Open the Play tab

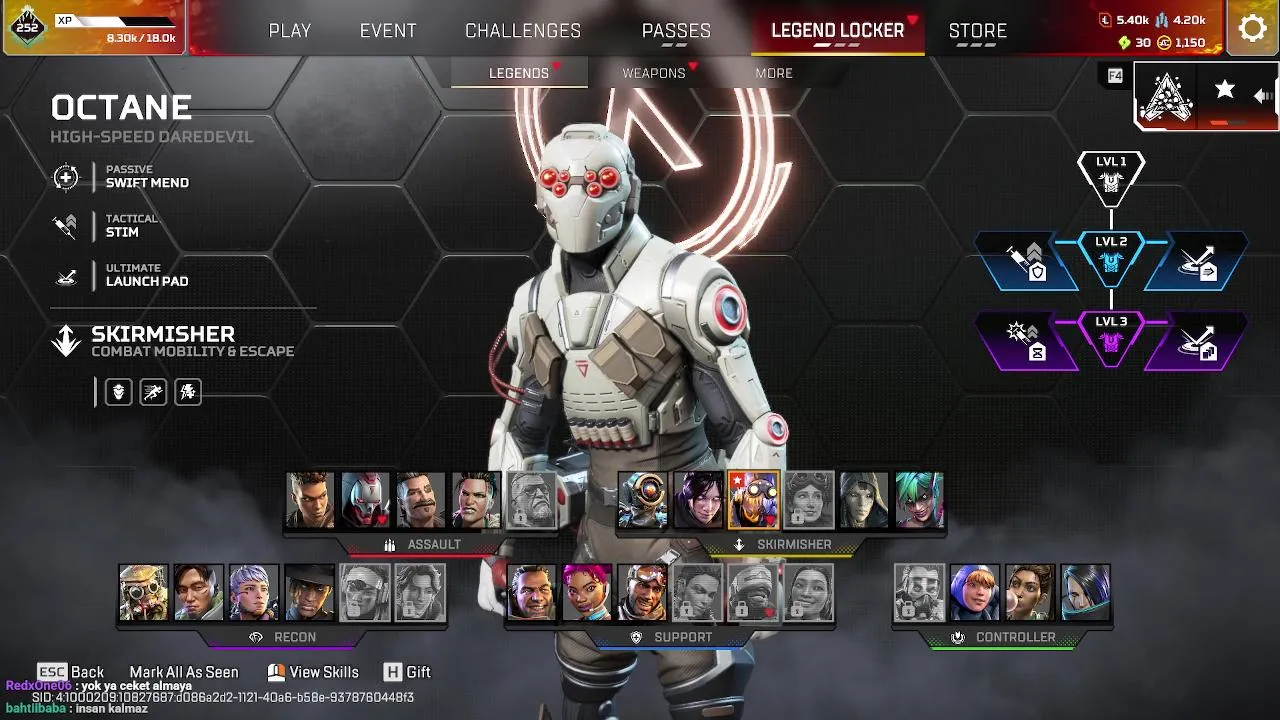coord(290,31)
